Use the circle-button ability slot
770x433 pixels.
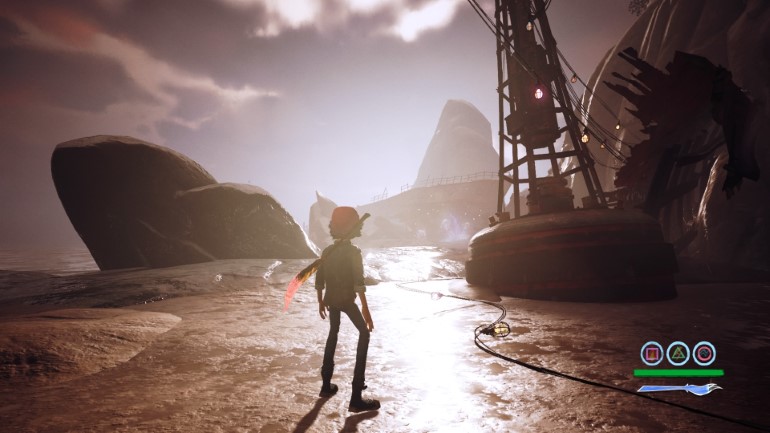pos(704,352)
